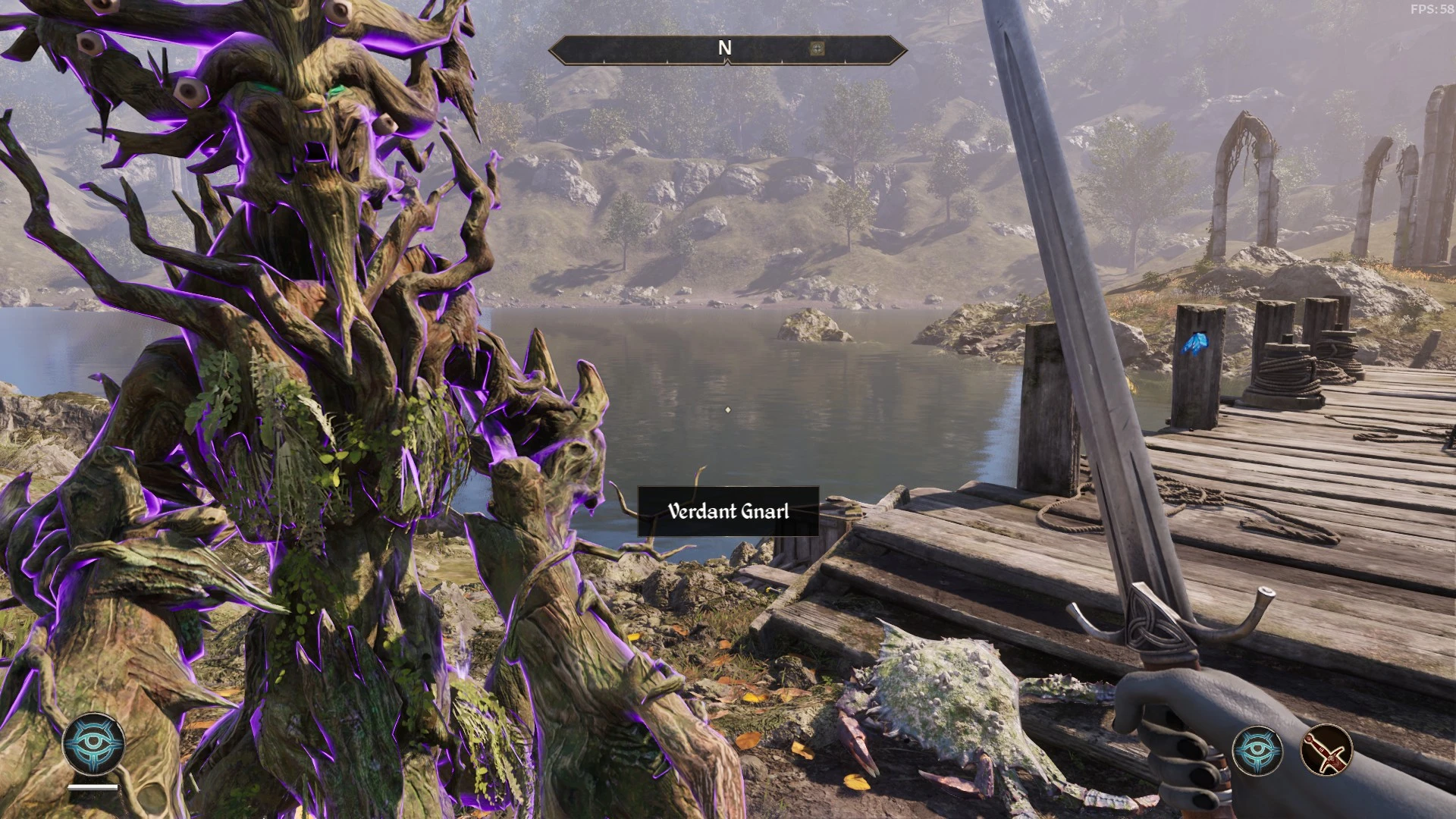This screenshot has height=819, width=1456.
Task: Click the compass bar's N heading
Action: pos(725,49)
